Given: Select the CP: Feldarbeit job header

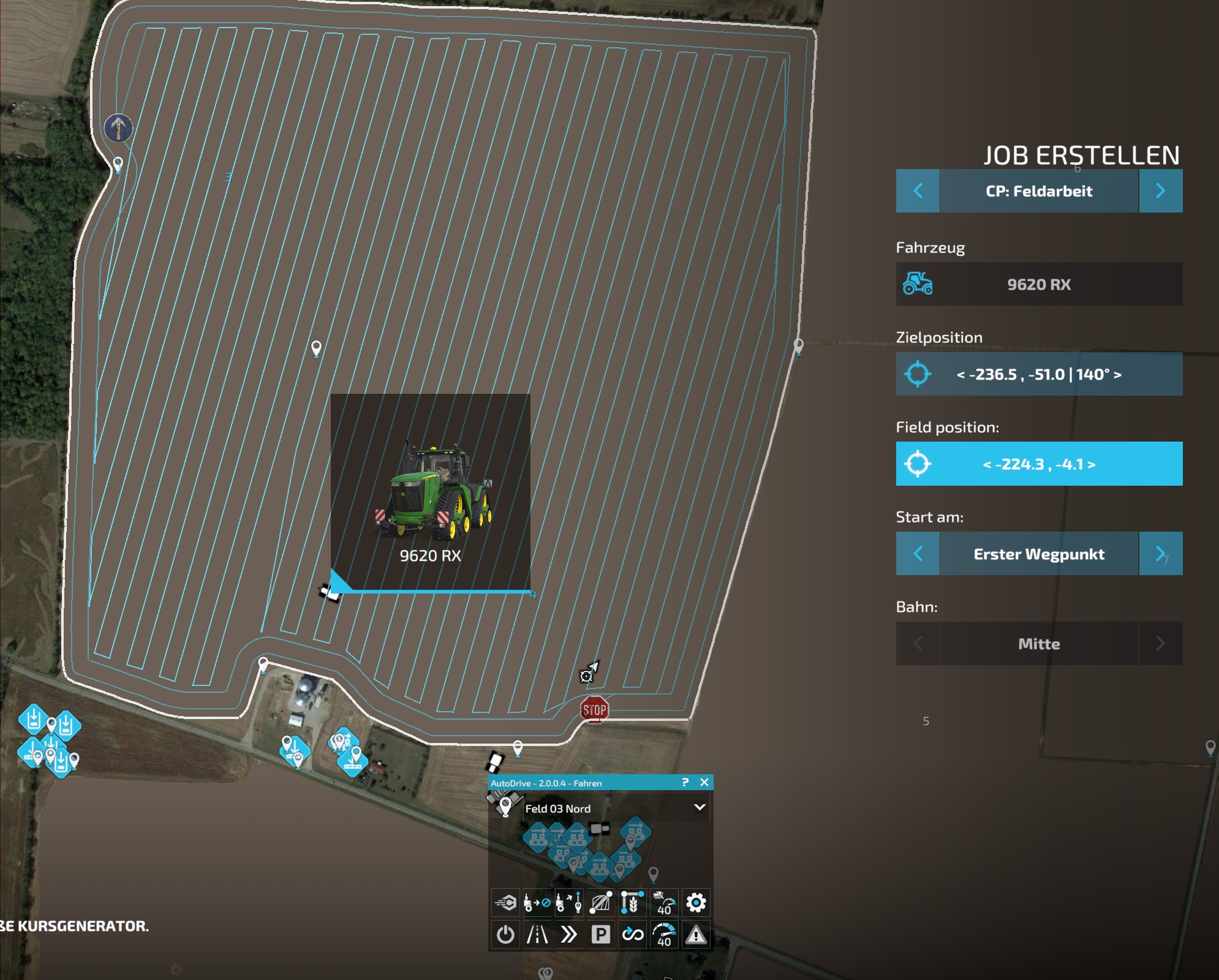Looking at the screenshot, I should [1038, 190].
